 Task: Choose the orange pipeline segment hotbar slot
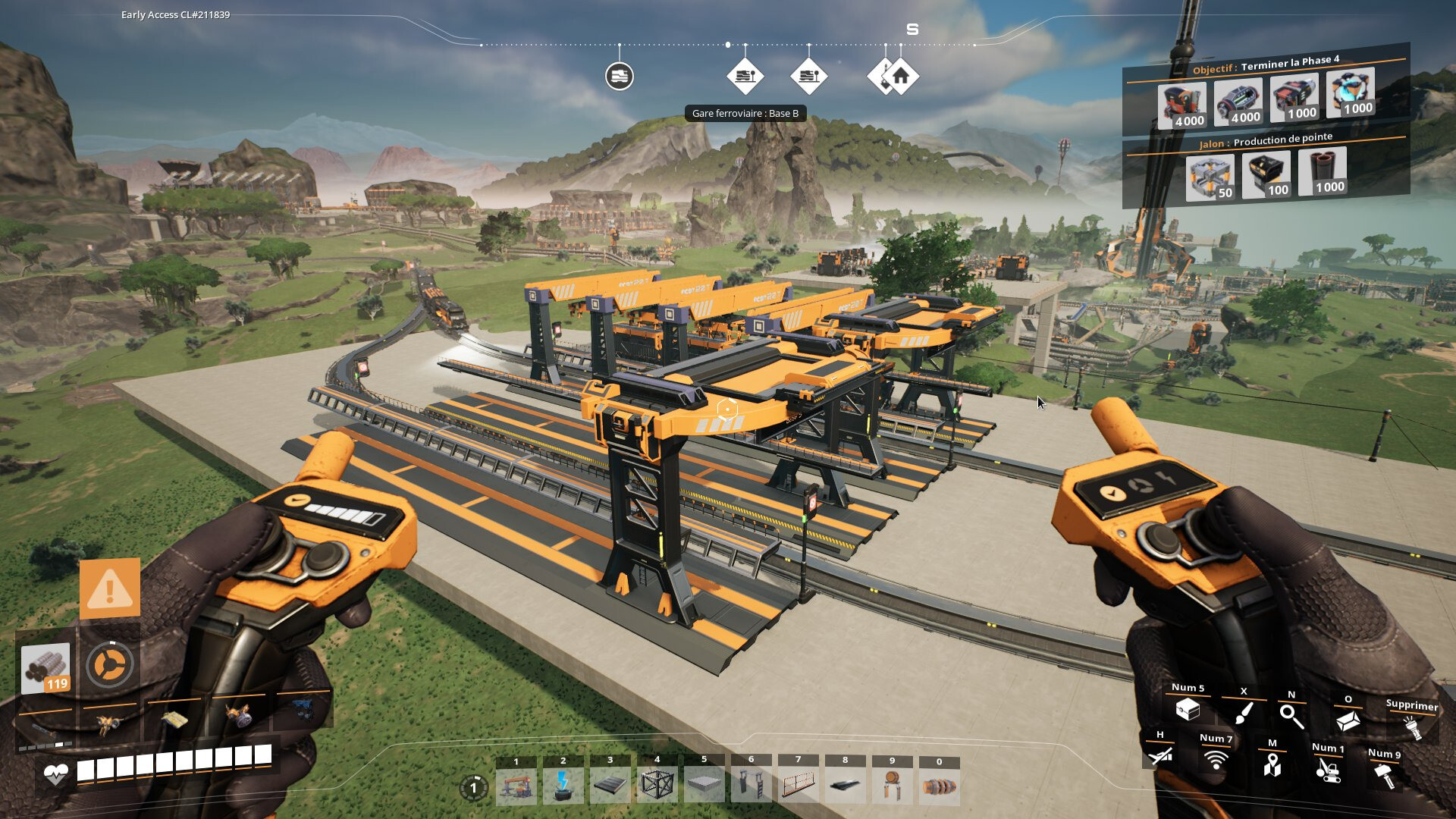(939, 786)
